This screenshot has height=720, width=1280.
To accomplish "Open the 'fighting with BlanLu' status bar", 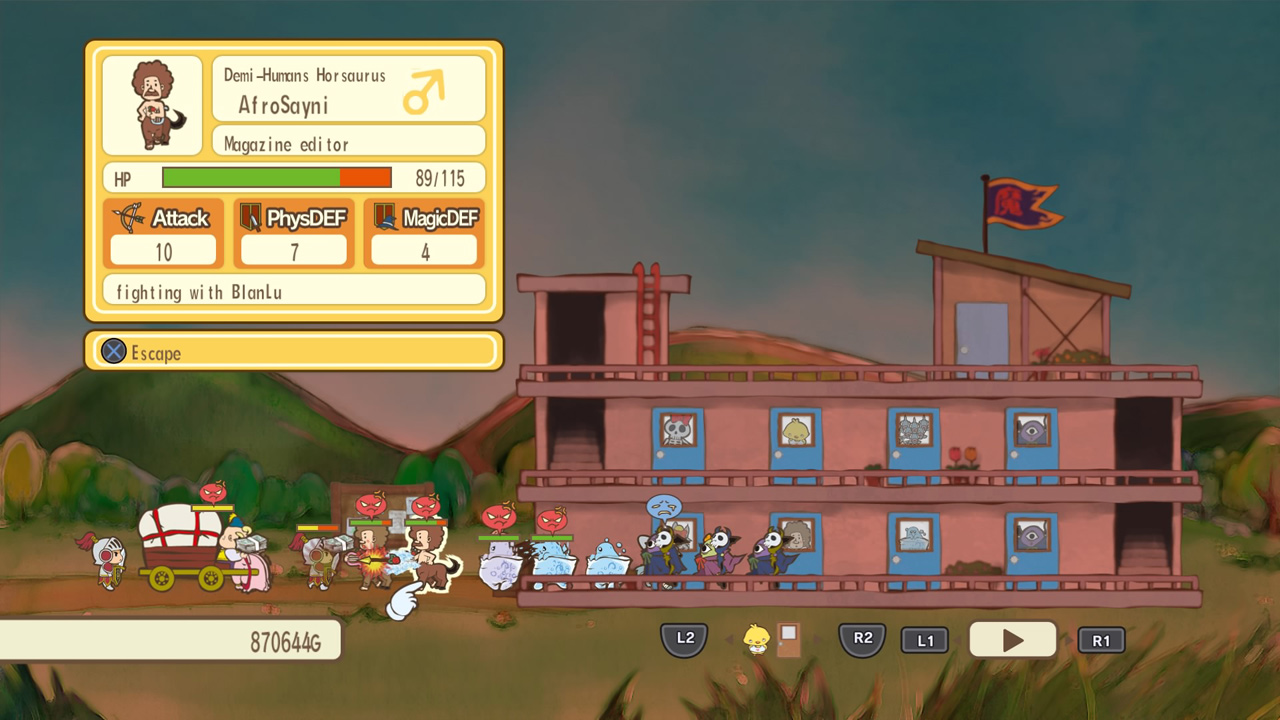I will tap(293, 291).
